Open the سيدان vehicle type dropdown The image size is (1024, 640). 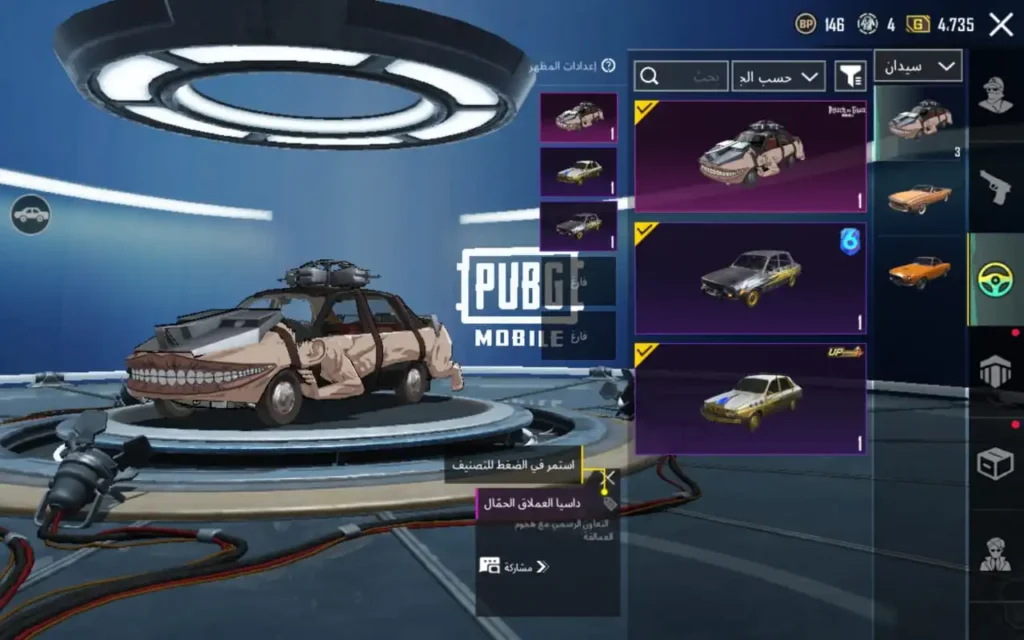[x=918, y=66]
